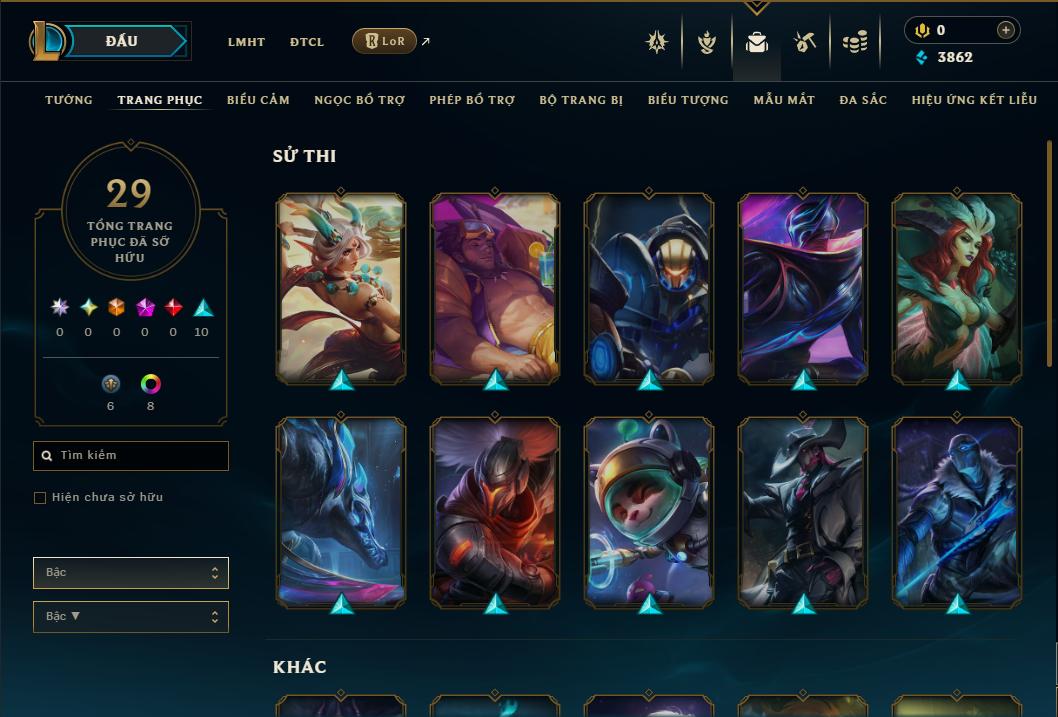Switch to the TƯỚNG tab
The width and height of the screenshot is (1058, 717).
coord(69,100)
